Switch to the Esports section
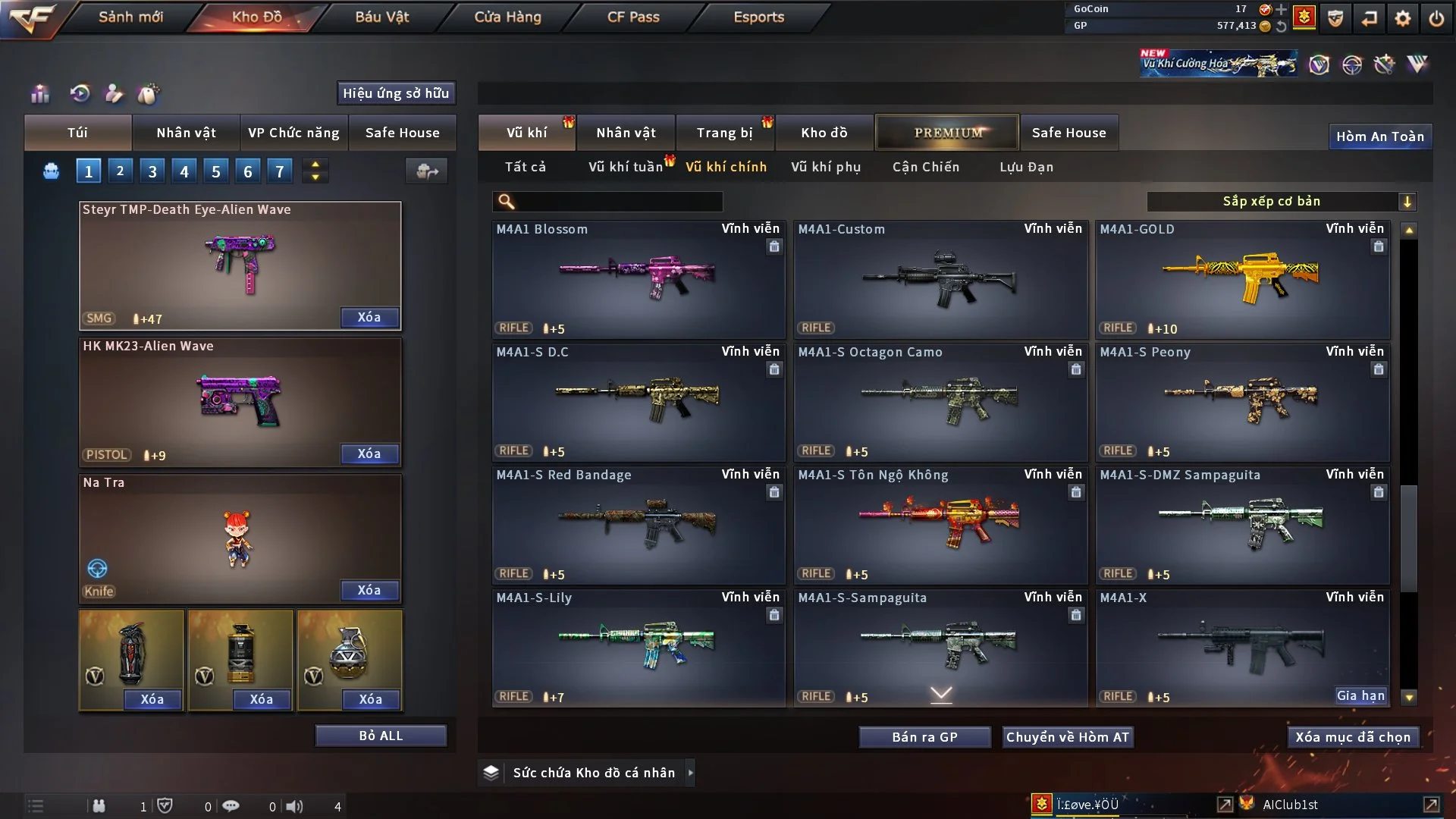Viewport: 1456px width, 819px height. coord(758,17)
